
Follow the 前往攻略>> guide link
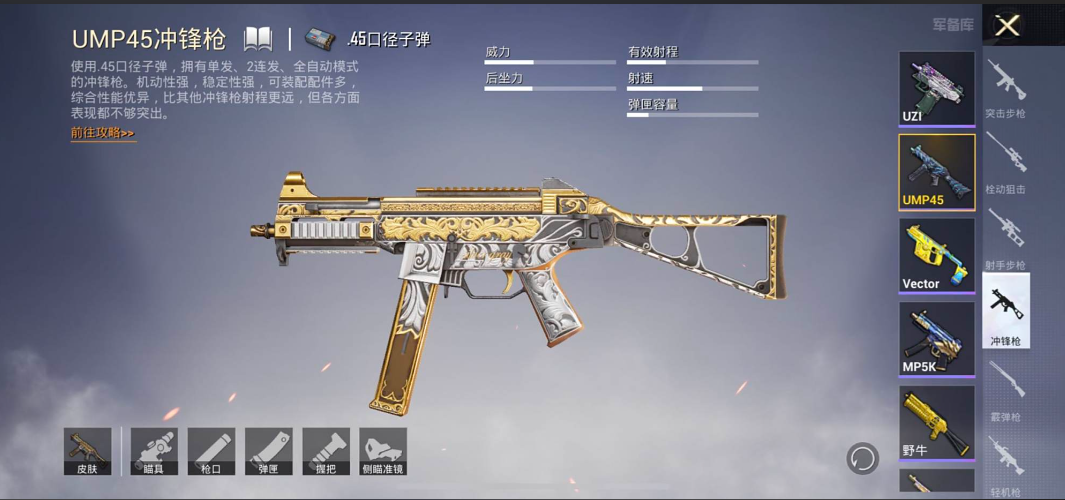(x=102, y=133)
